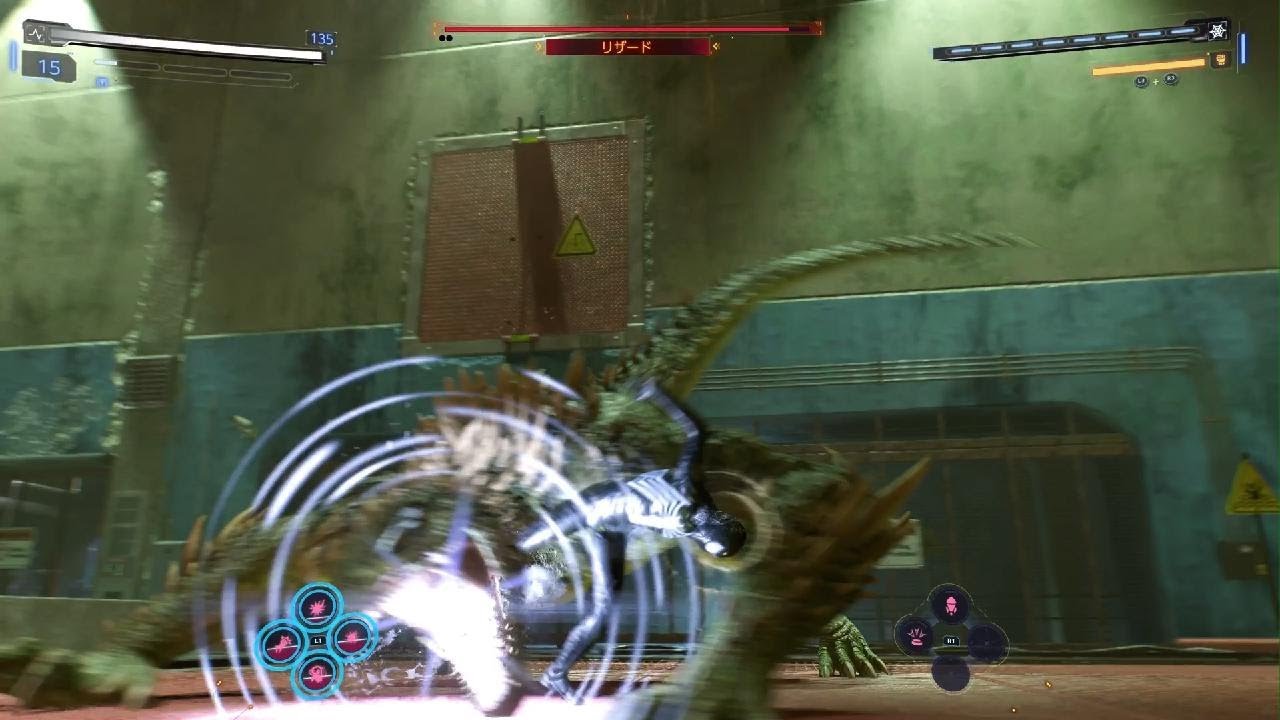Select the bottom symbiote ability in the L1 wheel
This screenshot has height=720, width=1280.
click(317, 673)
